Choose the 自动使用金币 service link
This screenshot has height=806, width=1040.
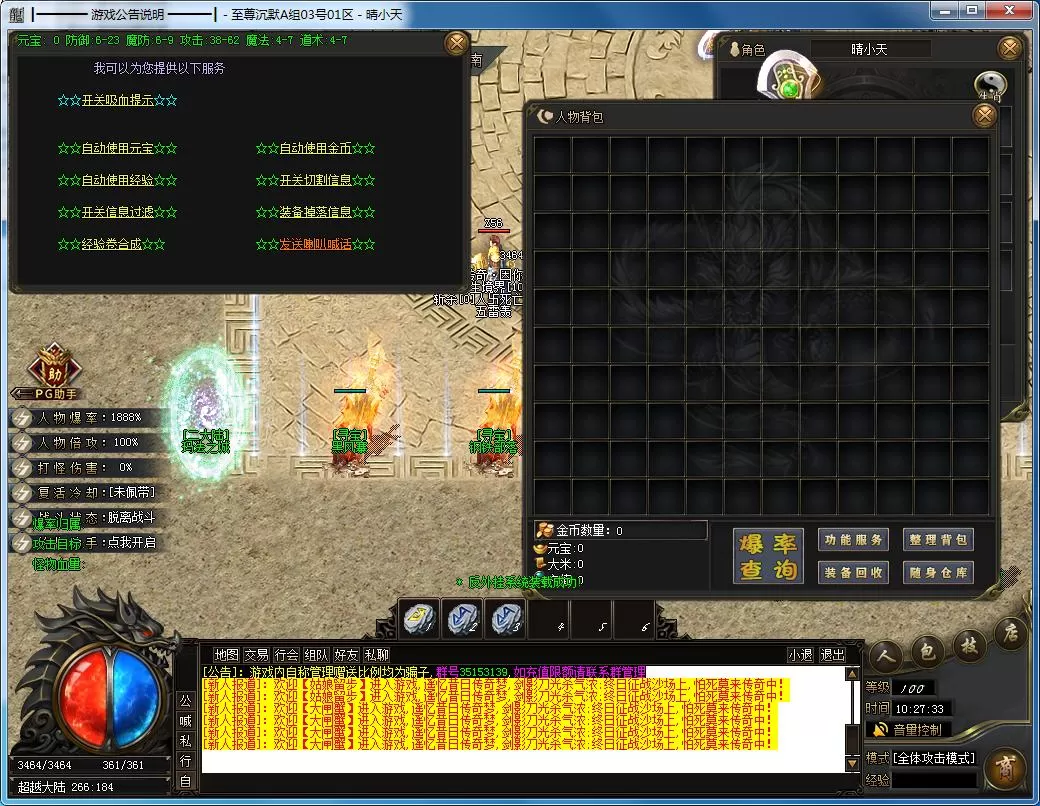click(x=315, y=148)
